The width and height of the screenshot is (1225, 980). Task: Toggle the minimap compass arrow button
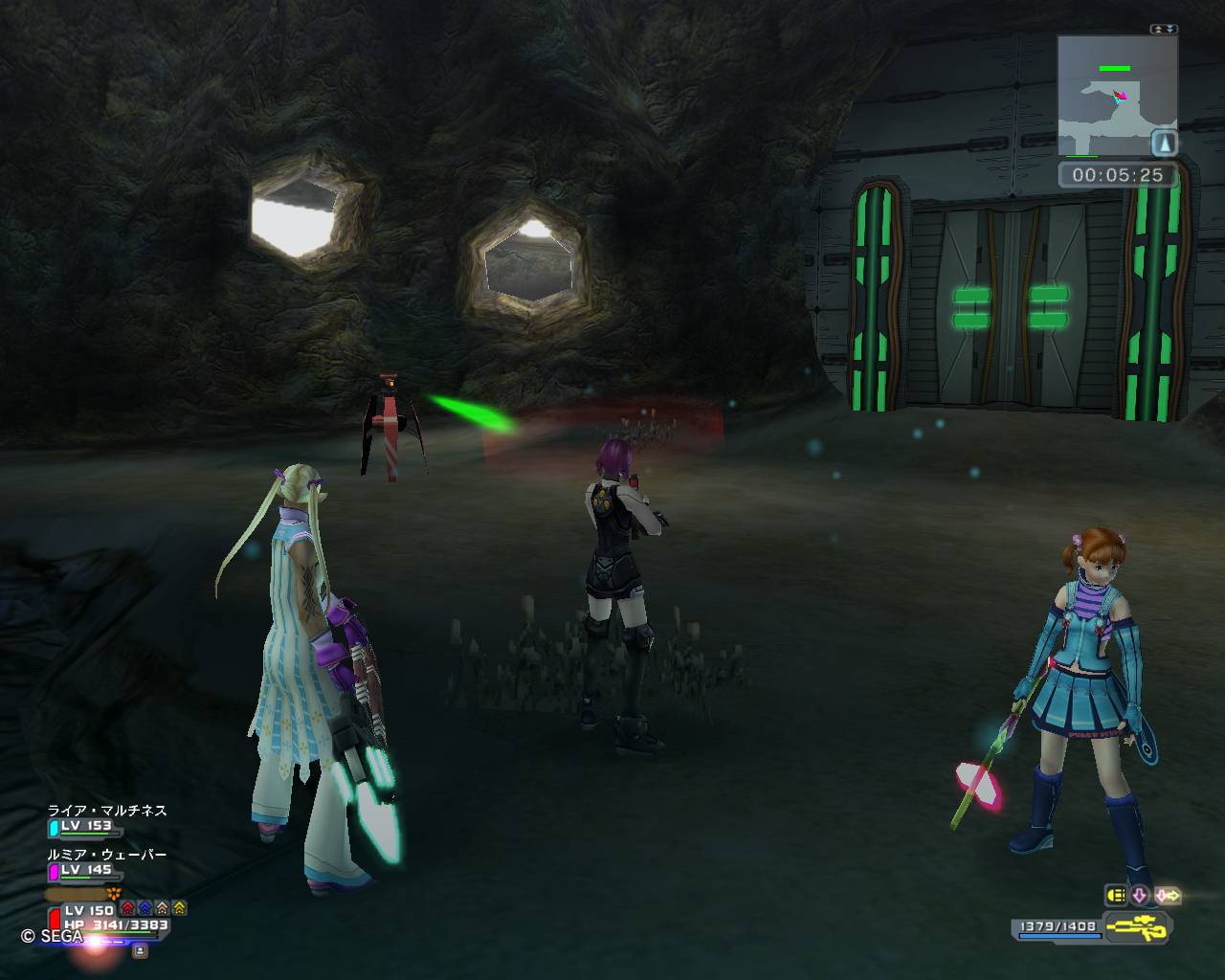(x=1164, y=144)
